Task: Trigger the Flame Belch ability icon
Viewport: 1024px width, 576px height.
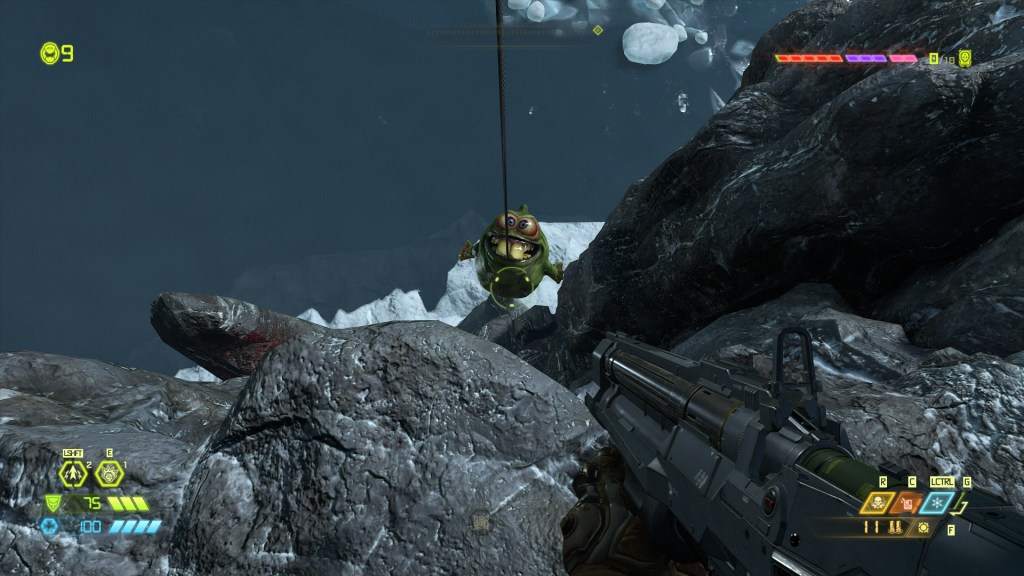Action: (109, 474)
